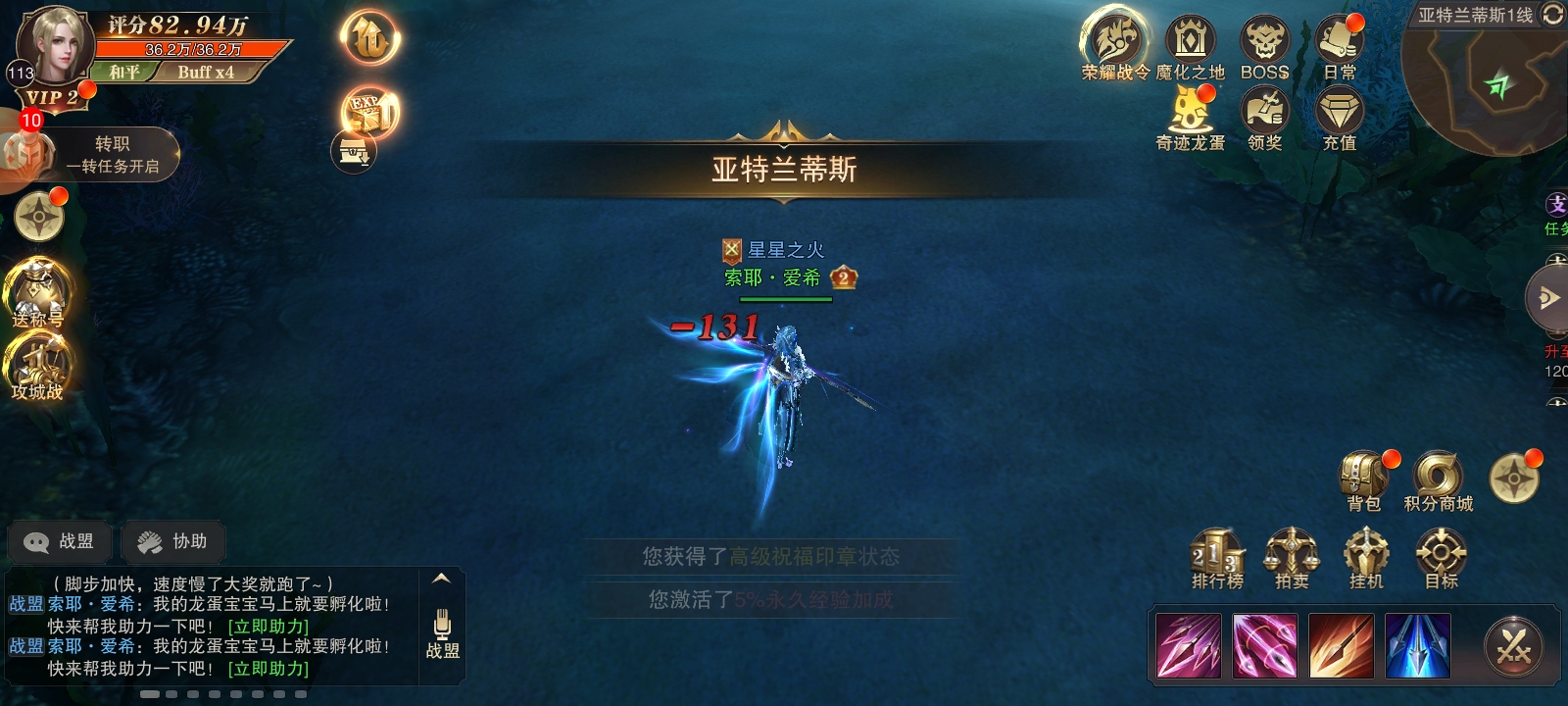Screen dimensions: 1568x706
Task: Open the 目标 targets panel
Action: (1441, 557)
